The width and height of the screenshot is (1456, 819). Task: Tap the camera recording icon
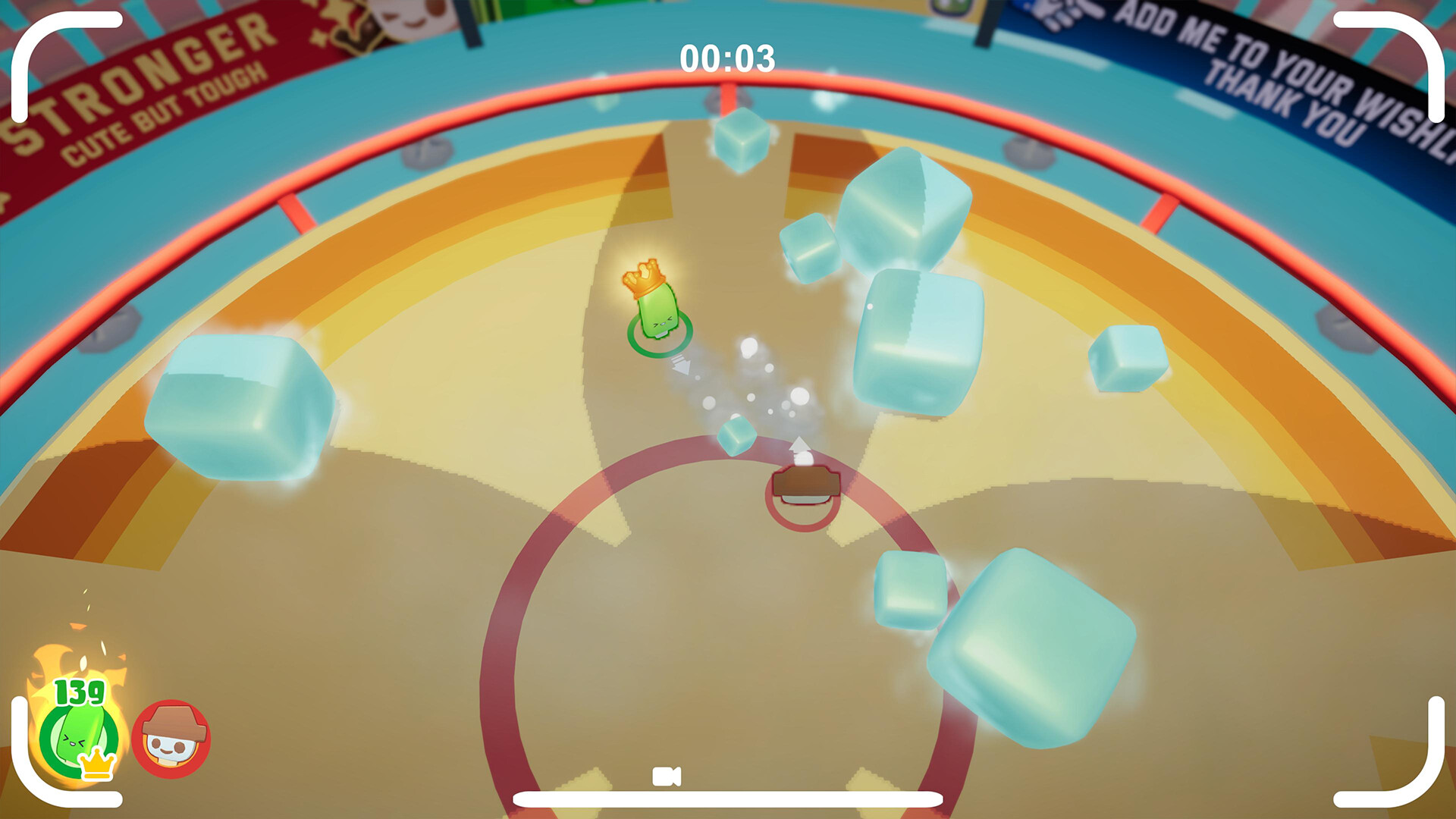666,775
